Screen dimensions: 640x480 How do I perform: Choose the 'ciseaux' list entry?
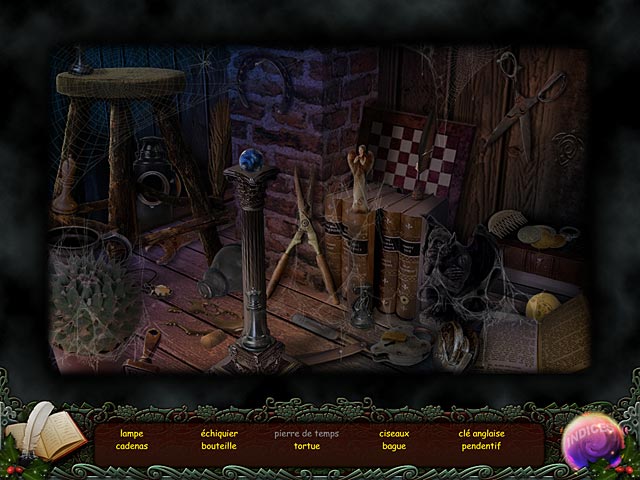[394, 433]
